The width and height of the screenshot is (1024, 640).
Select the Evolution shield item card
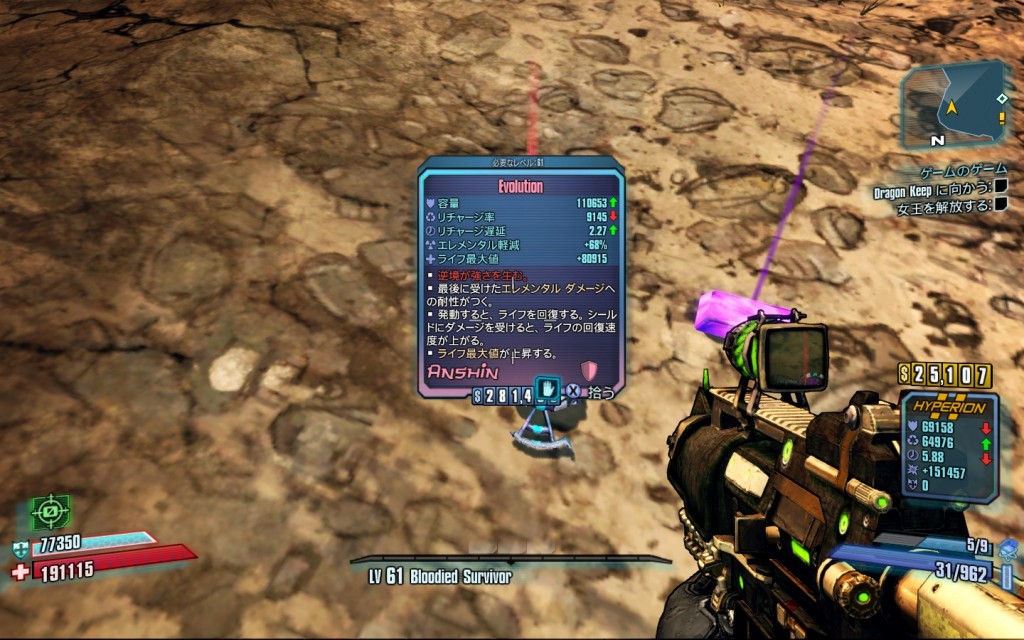[520, 275]
